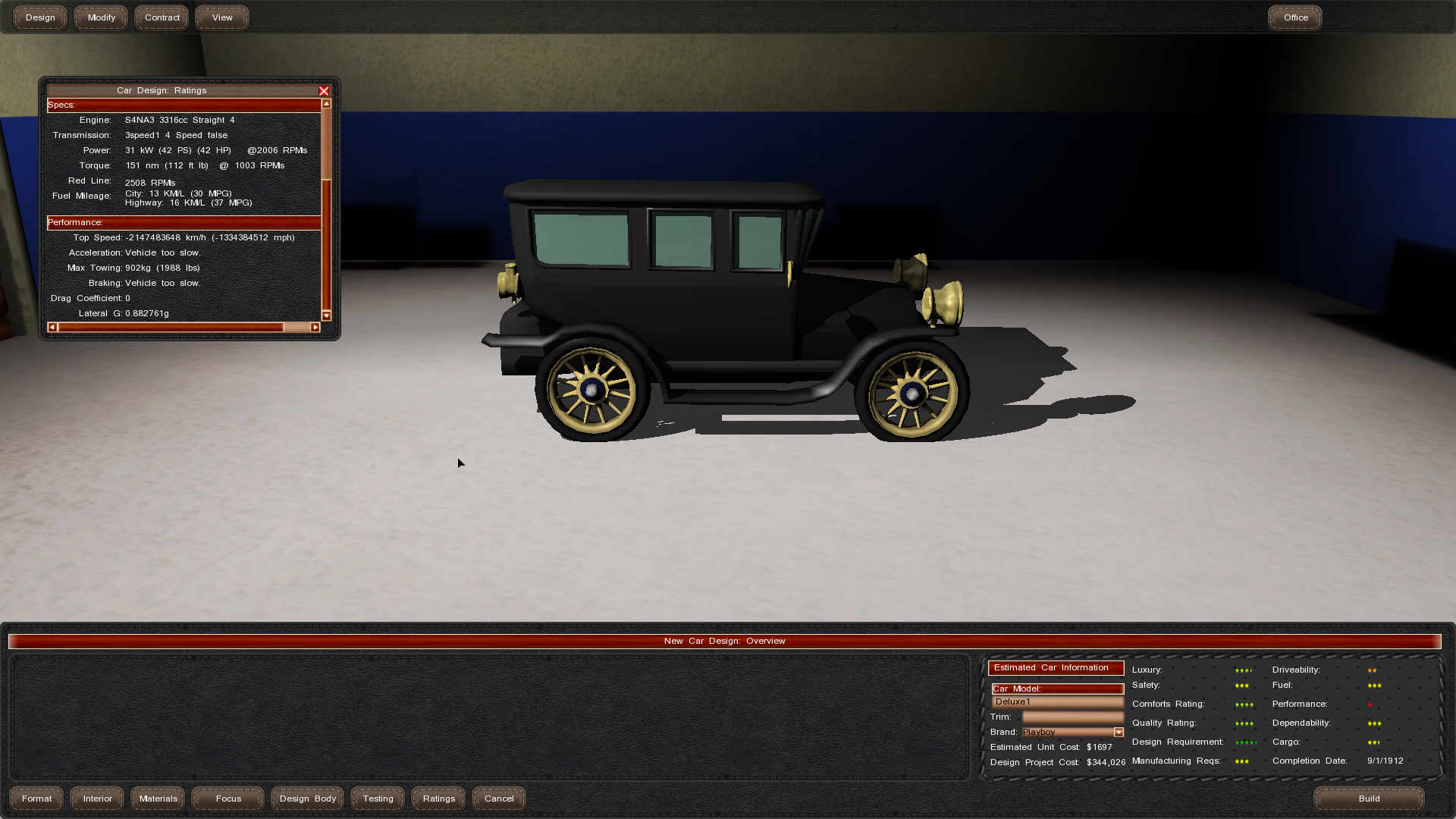This screenshot has height=819, width=1456.
Task: Show the Ratings panel
Action: coord(439,799)
